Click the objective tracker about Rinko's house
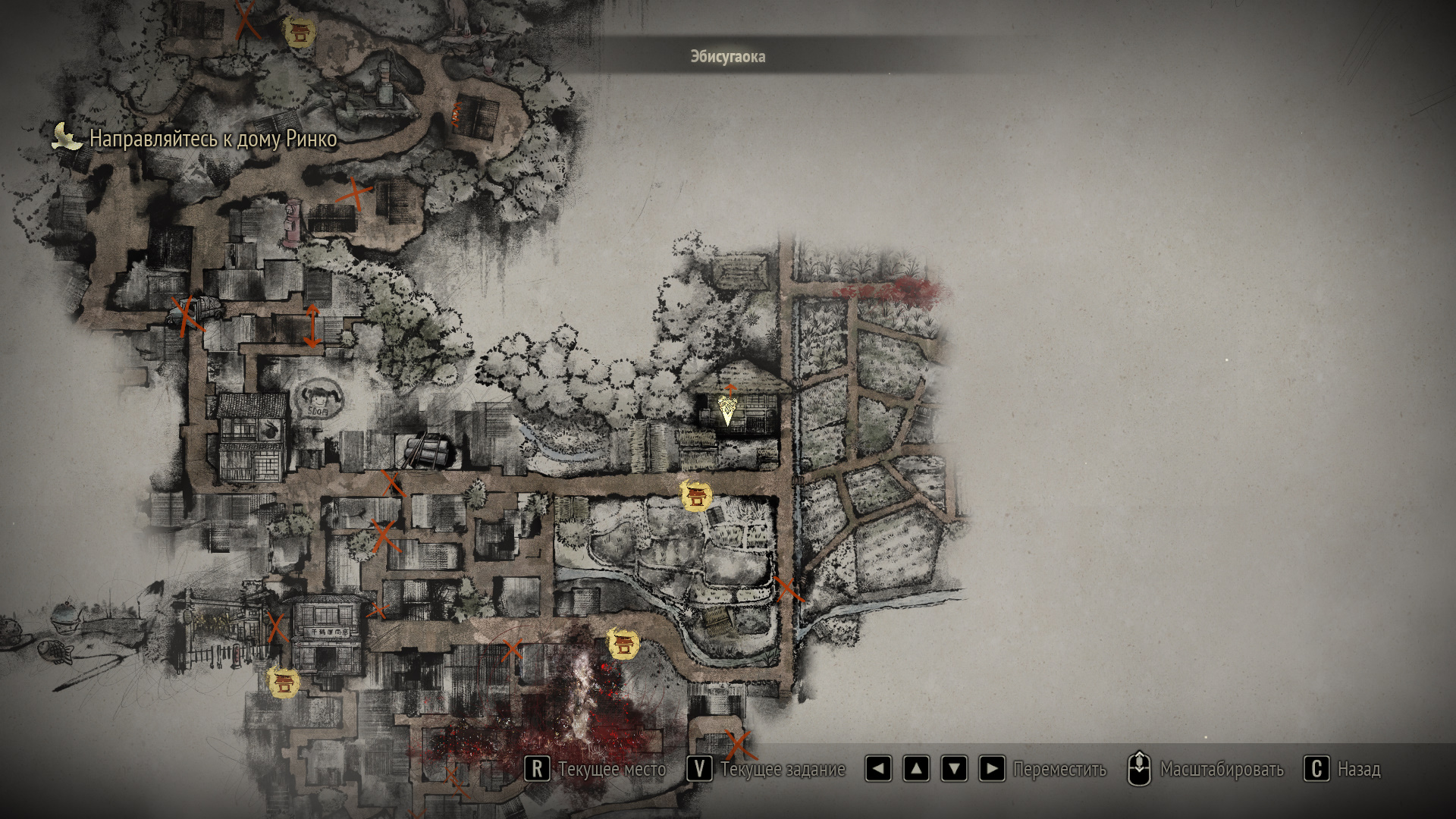Screen dimensions: 1456x819 coord(212,139)
